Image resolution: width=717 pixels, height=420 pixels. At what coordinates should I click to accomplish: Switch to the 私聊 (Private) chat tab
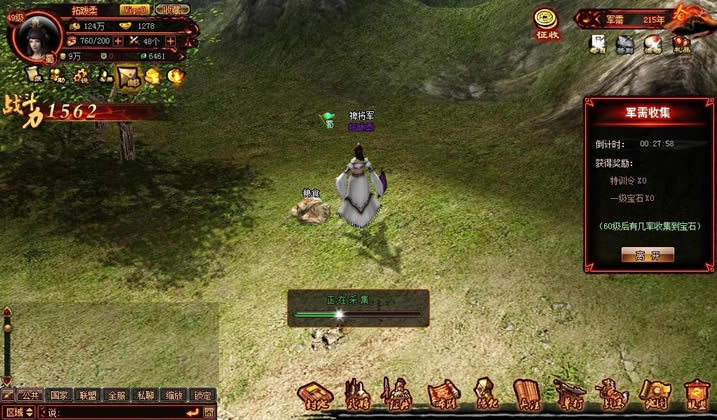[146, 395]
